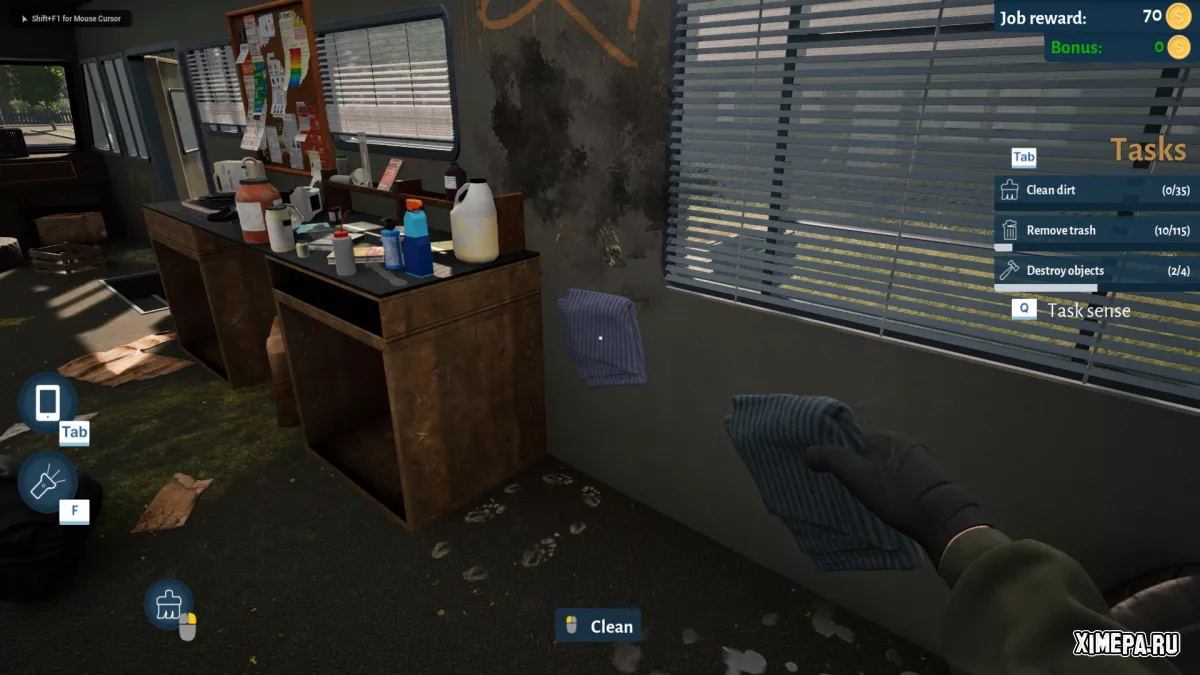The height and width of the screenshot is (675, 1200).
Task: Select the Remove trash task
Action: (1094, 230)
